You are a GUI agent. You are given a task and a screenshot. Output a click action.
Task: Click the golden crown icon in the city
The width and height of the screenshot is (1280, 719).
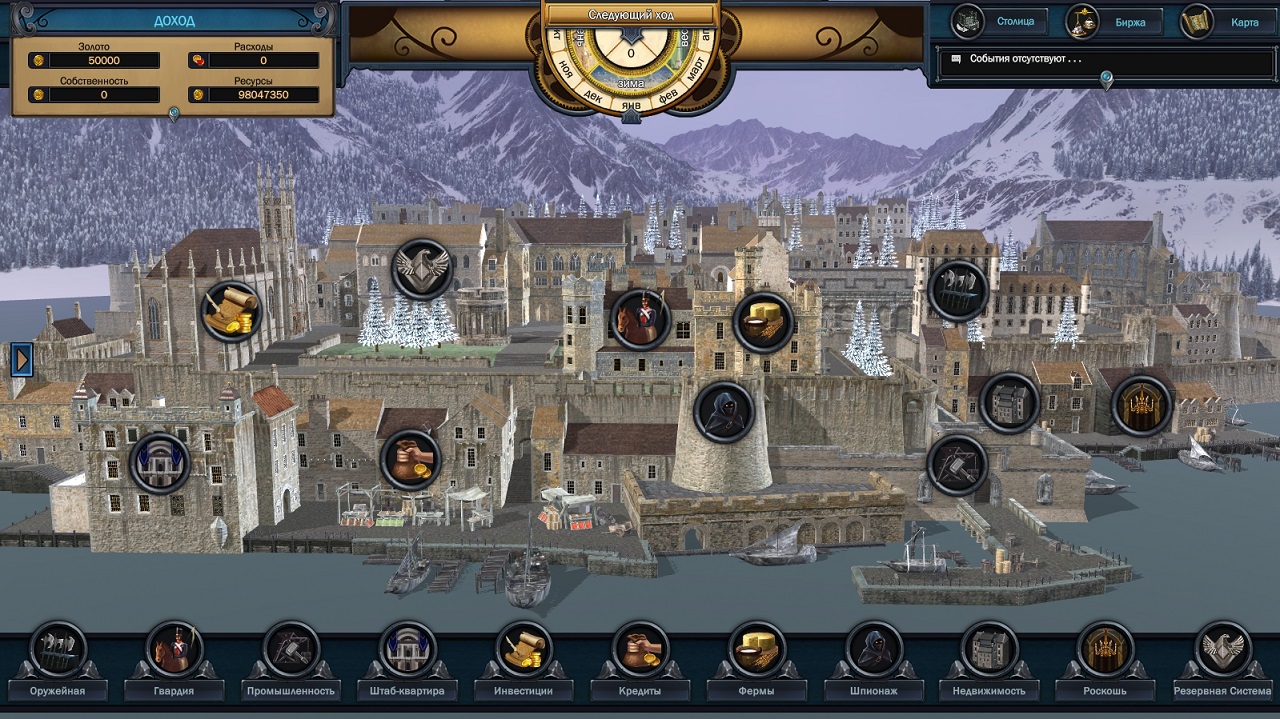tap(1141, 405)
